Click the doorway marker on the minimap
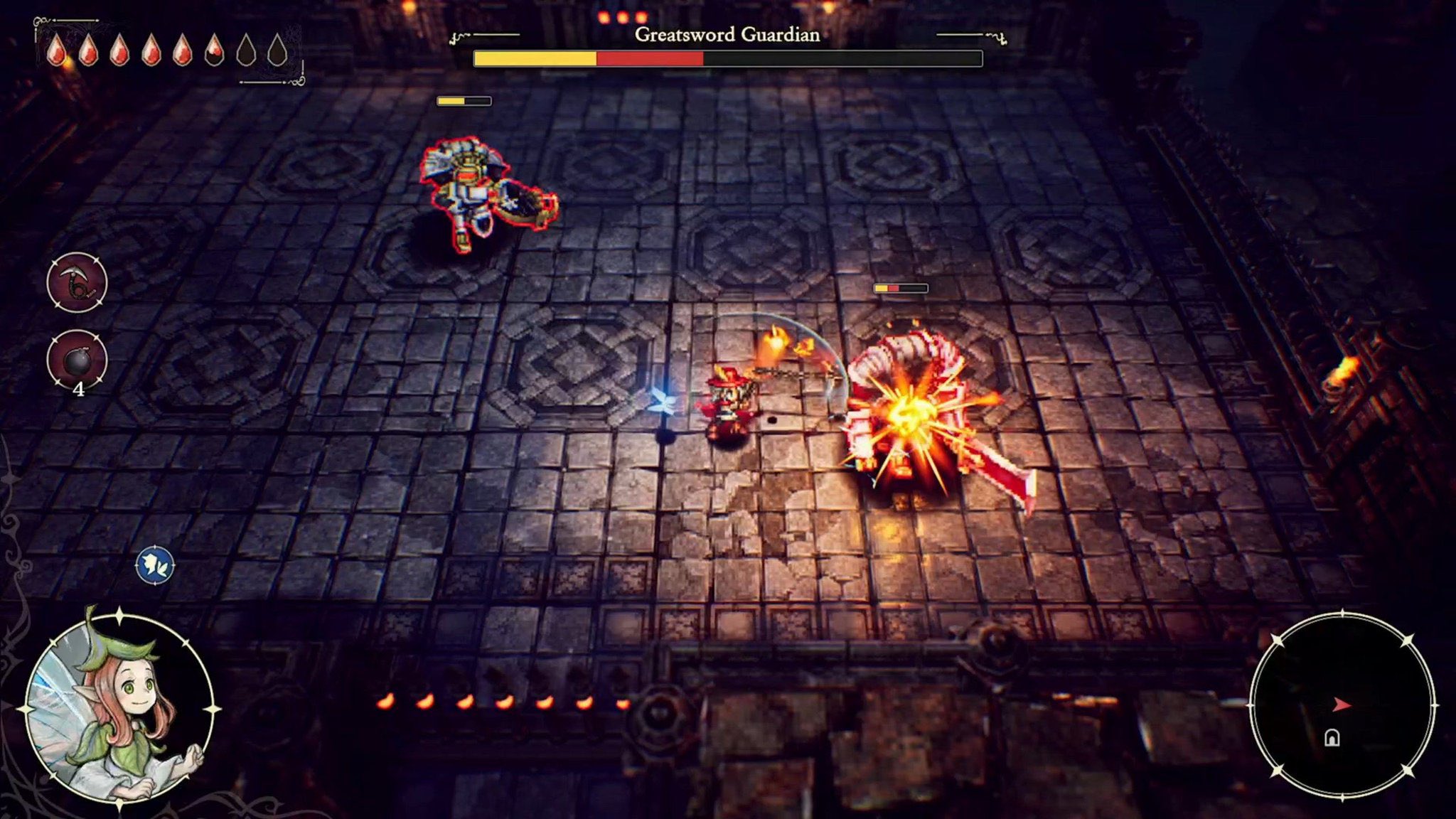The image size is (1456, 819). [1332, 738]
